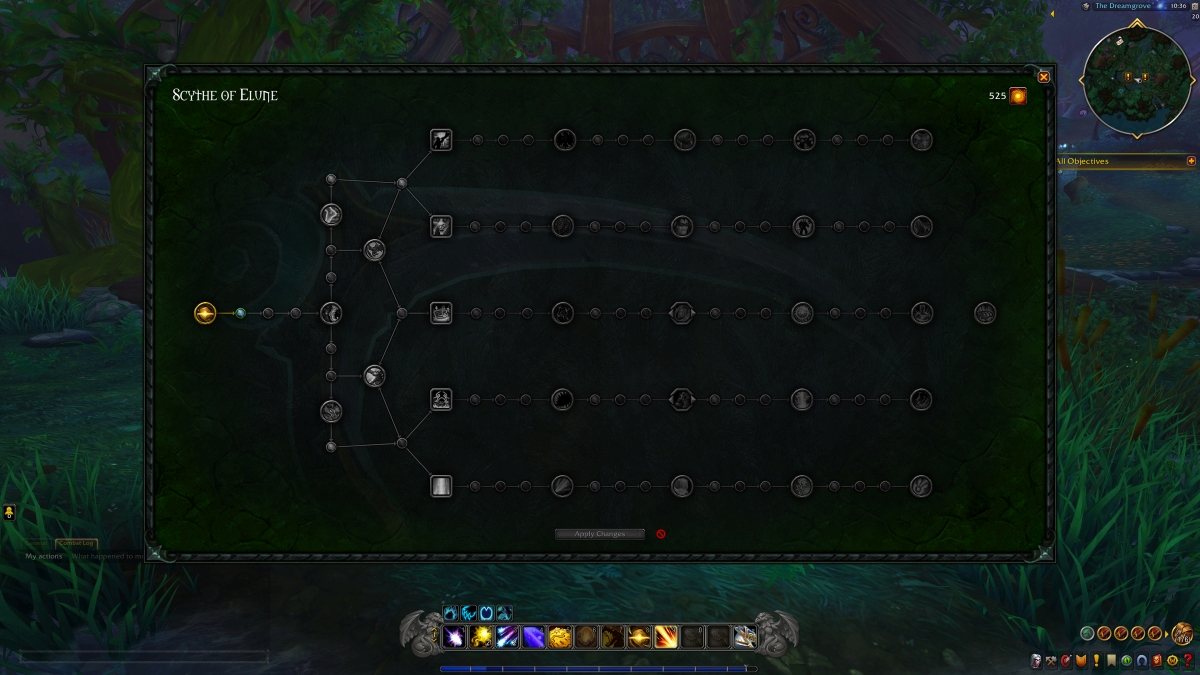Click the red cancel icon beside Apply Changes

tap(661, 534)
